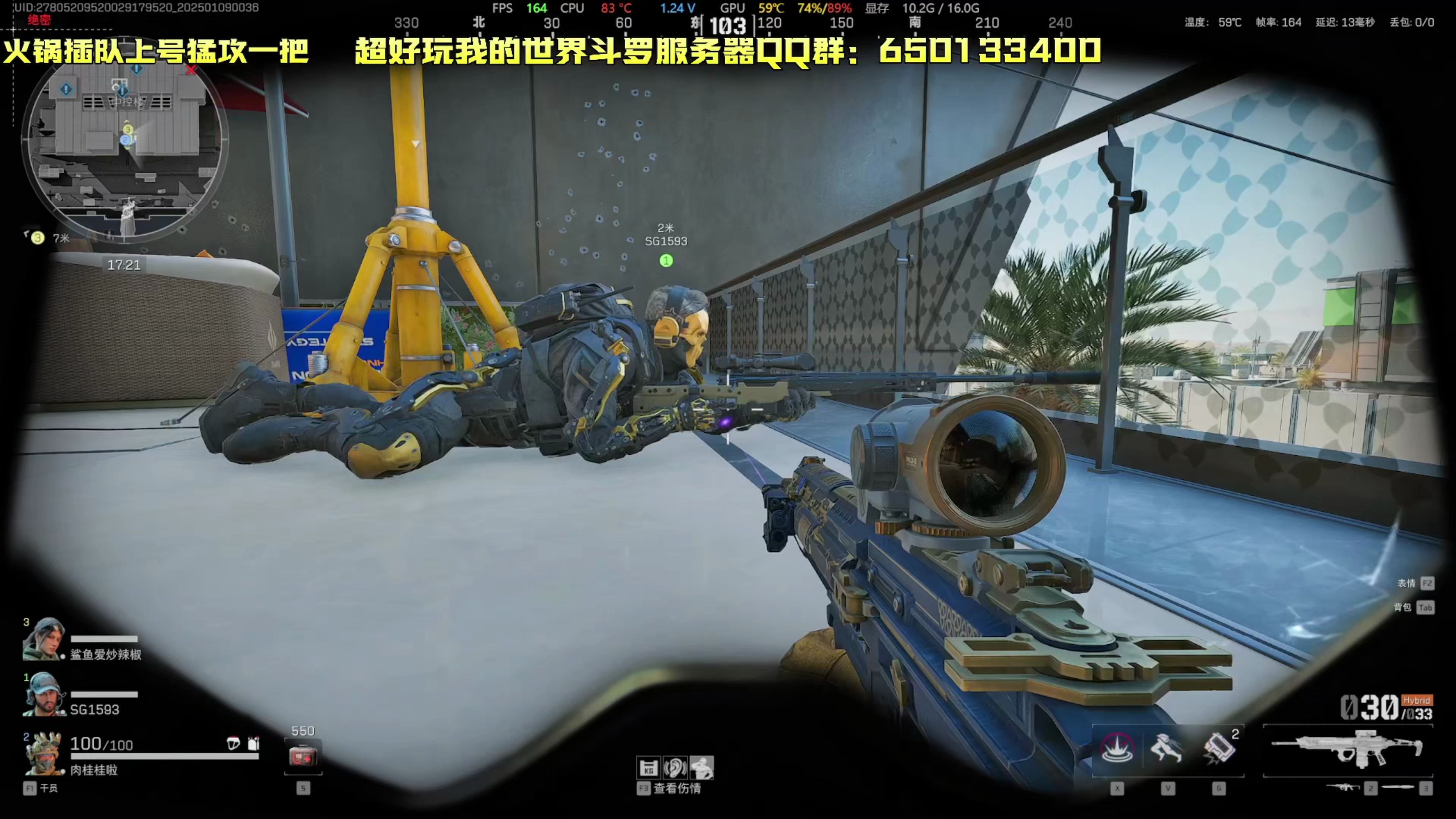1456x819 pixels.
Task: Click the vest armor icon beside helmet icon
Action: pyautogui.click(x=253, y=744)
